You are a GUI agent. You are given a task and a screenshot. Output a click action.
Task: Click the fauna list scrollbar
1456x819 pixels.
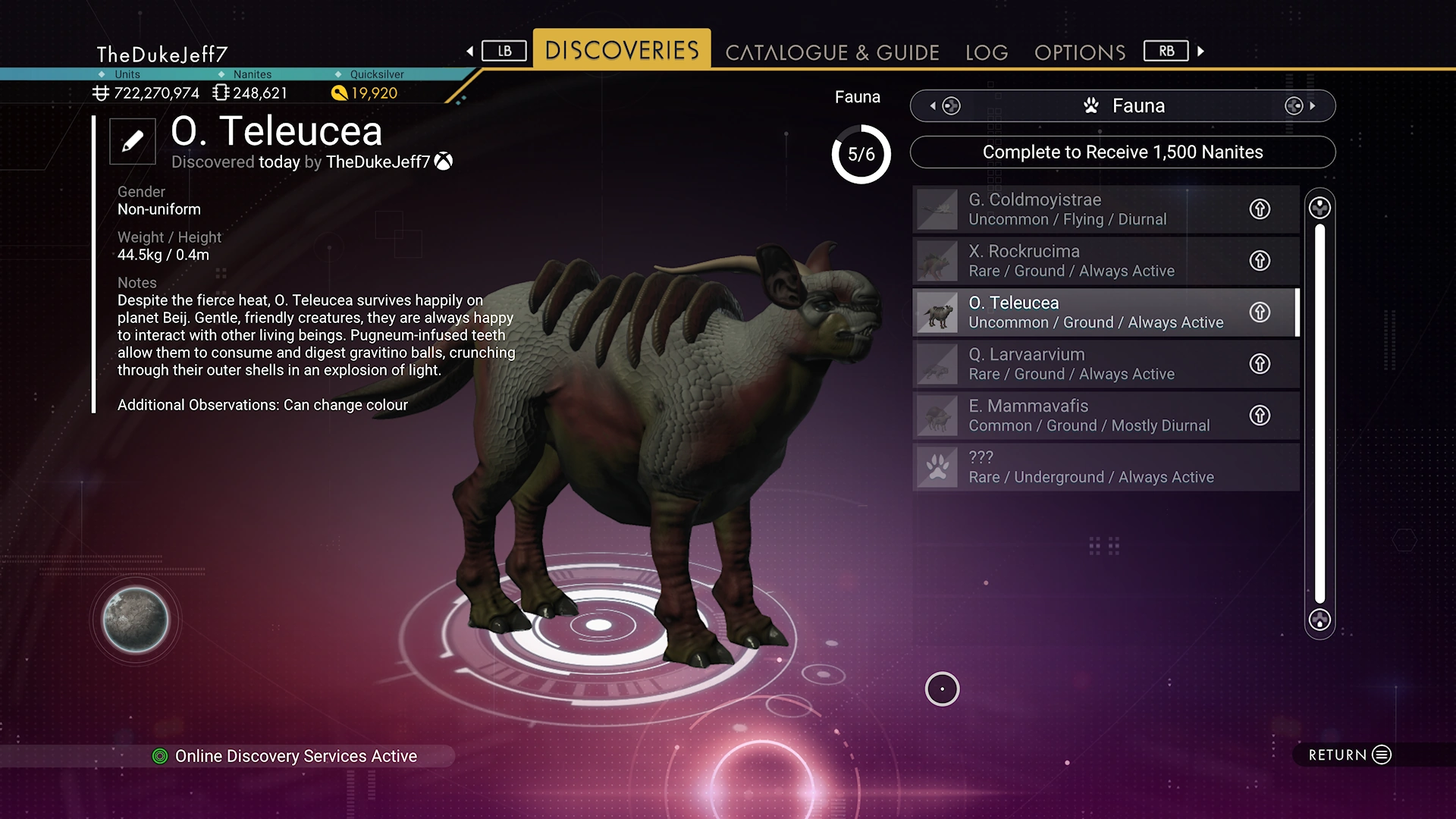point(1319,413)
